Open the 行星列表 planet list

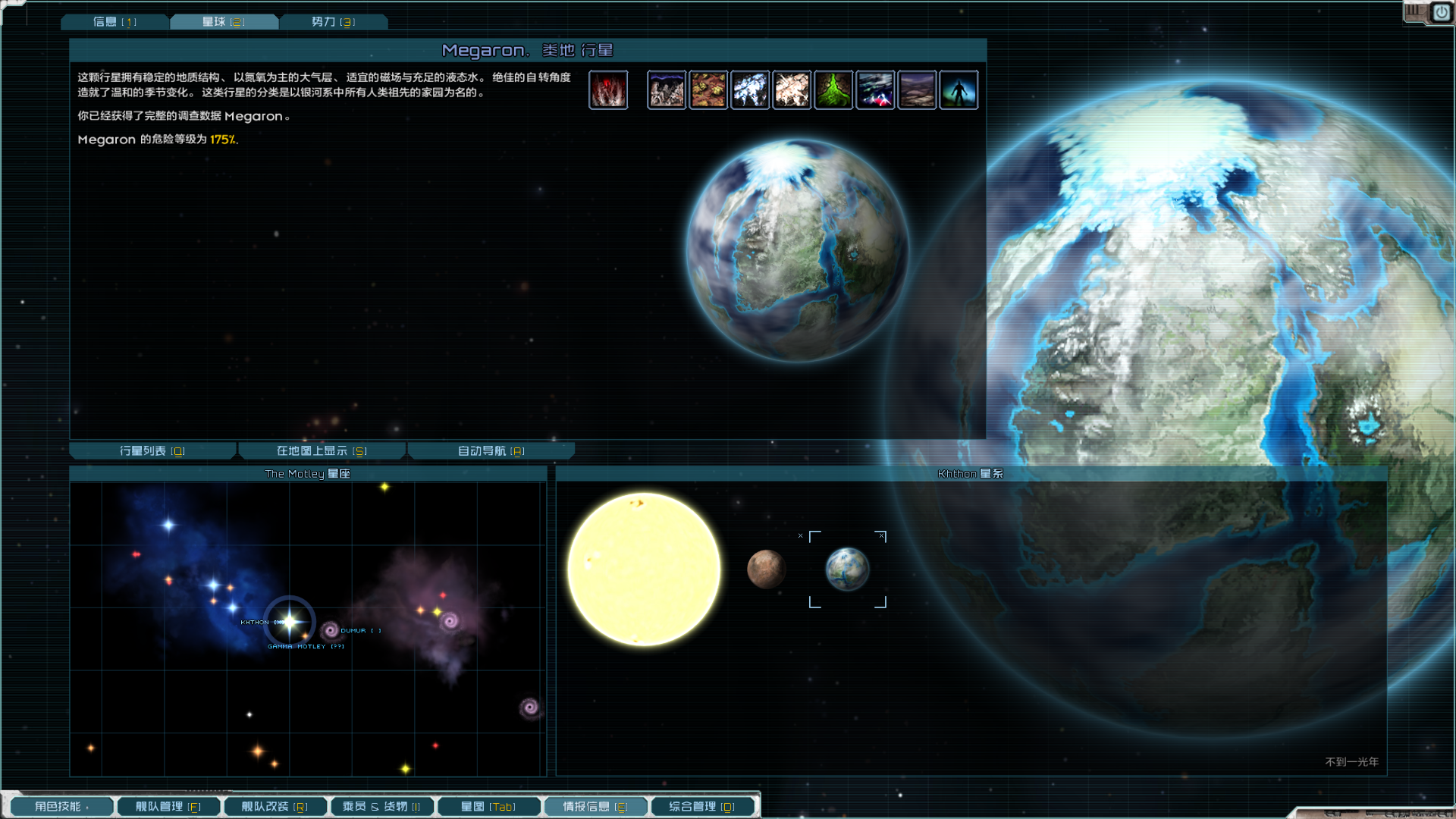pyautogui.click(x=152, y=451)
